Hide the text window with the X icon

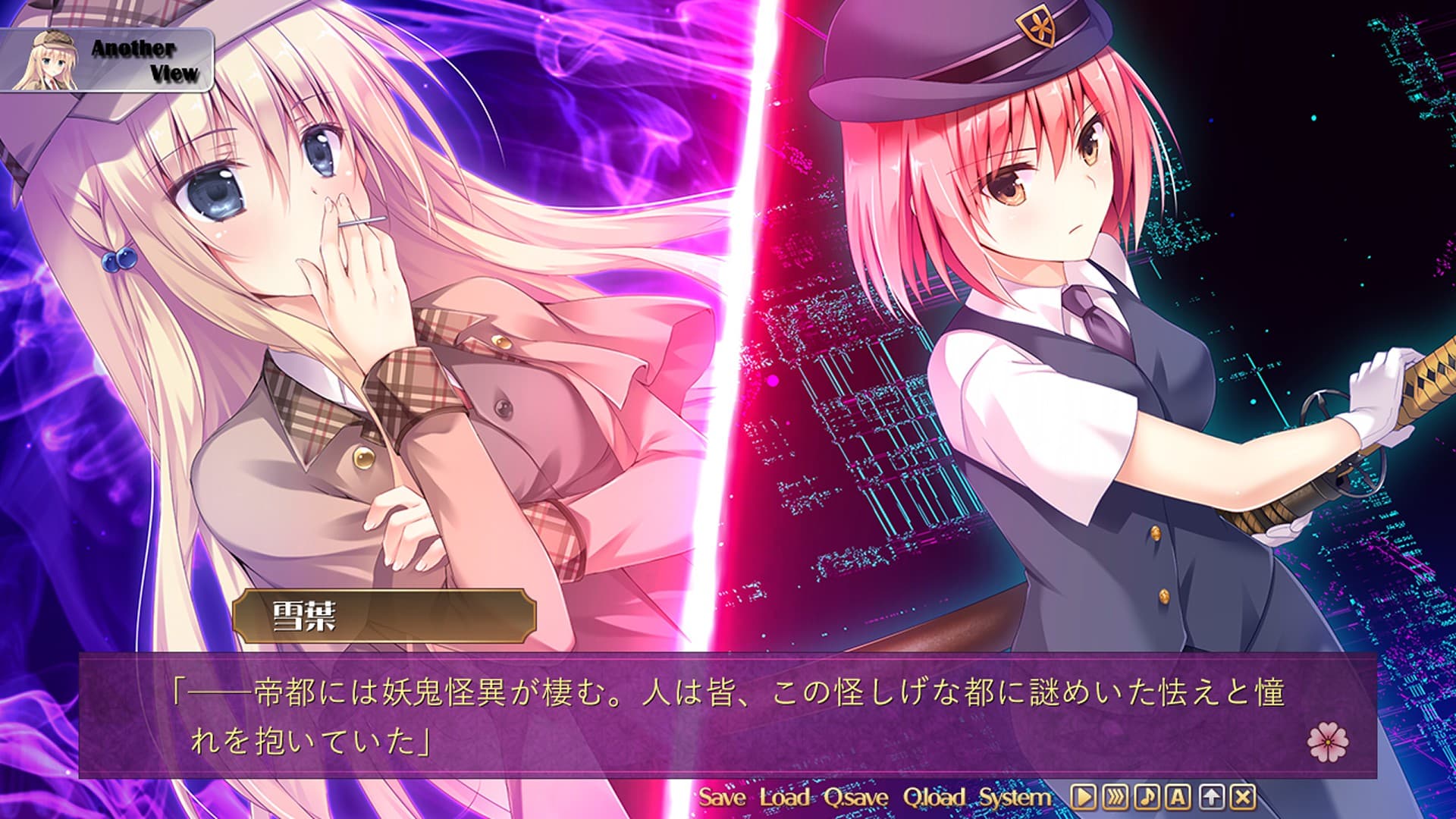coord(1243,797)
